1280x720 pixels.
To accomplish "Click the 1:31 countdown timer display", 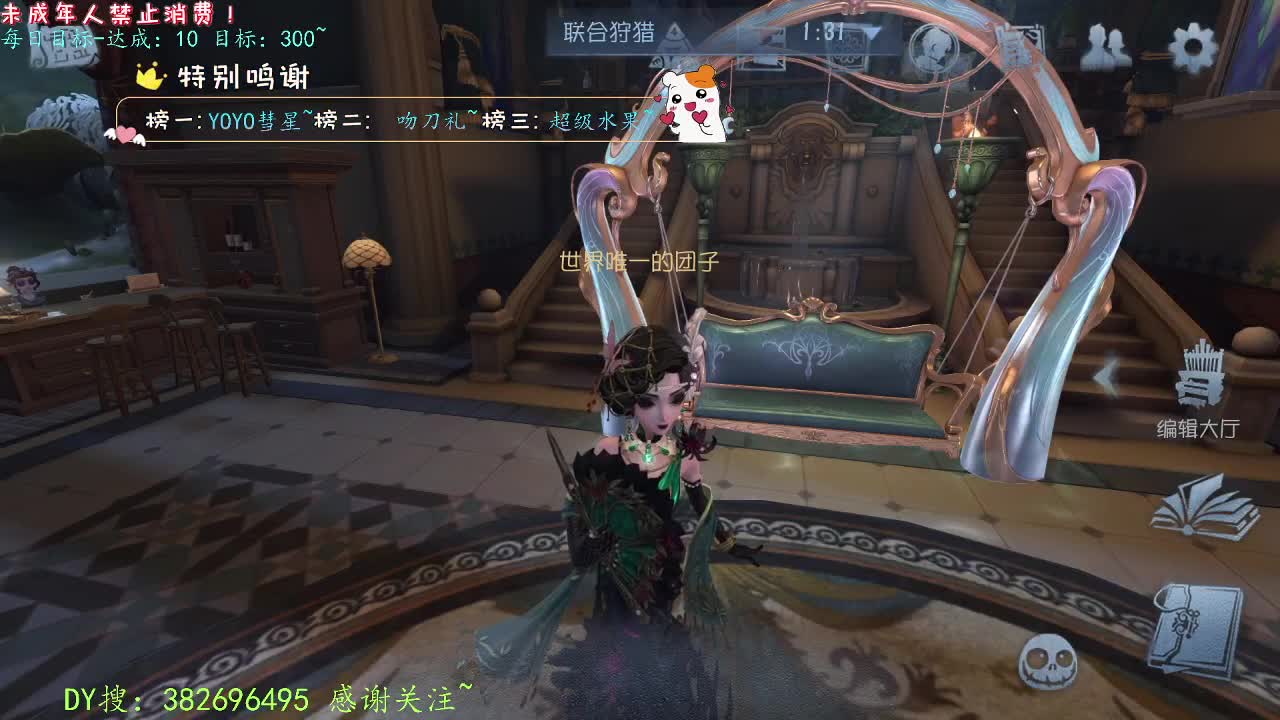I will point(822,30).
